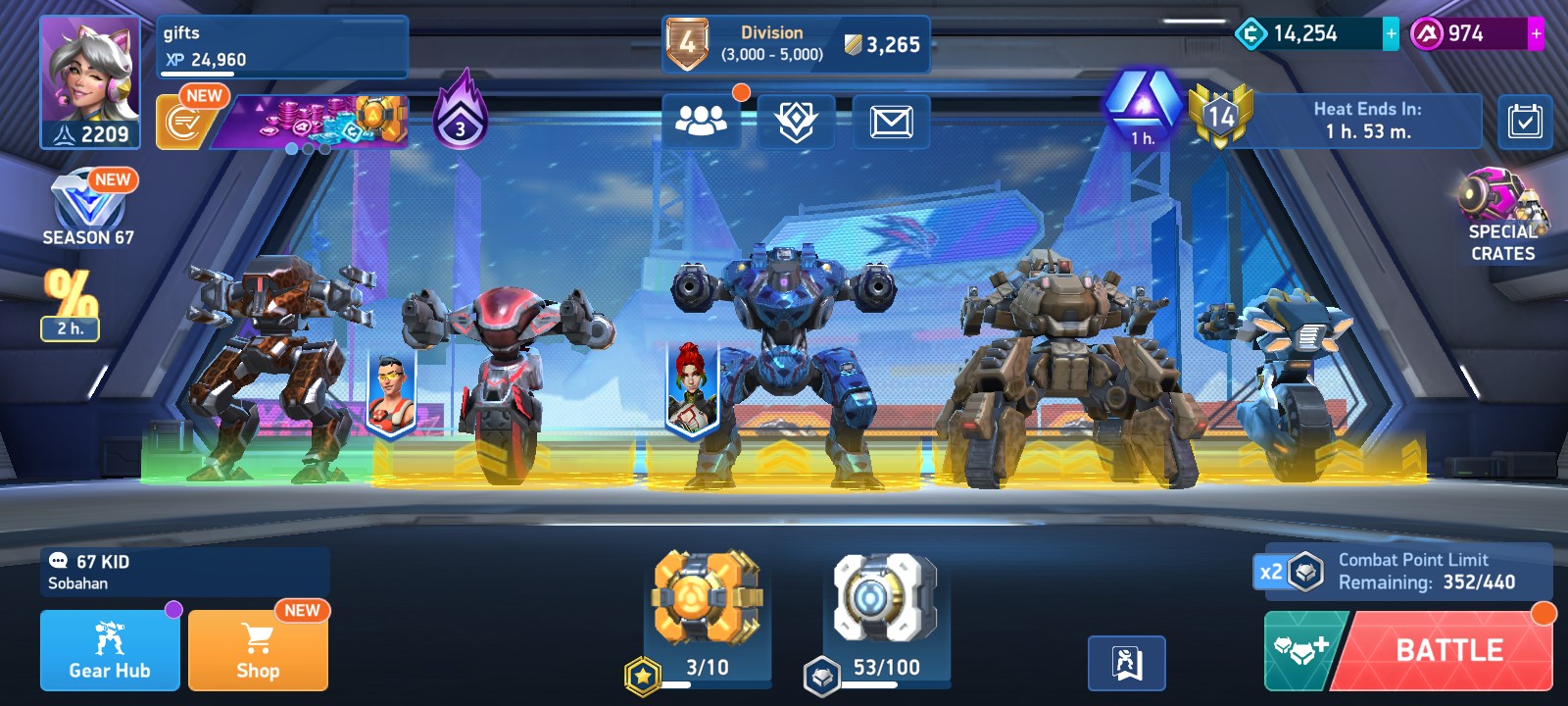Buy A-coins with the magenta plus
The height and width of the screenshot is (706, 1568).
tap(1536, 34)
